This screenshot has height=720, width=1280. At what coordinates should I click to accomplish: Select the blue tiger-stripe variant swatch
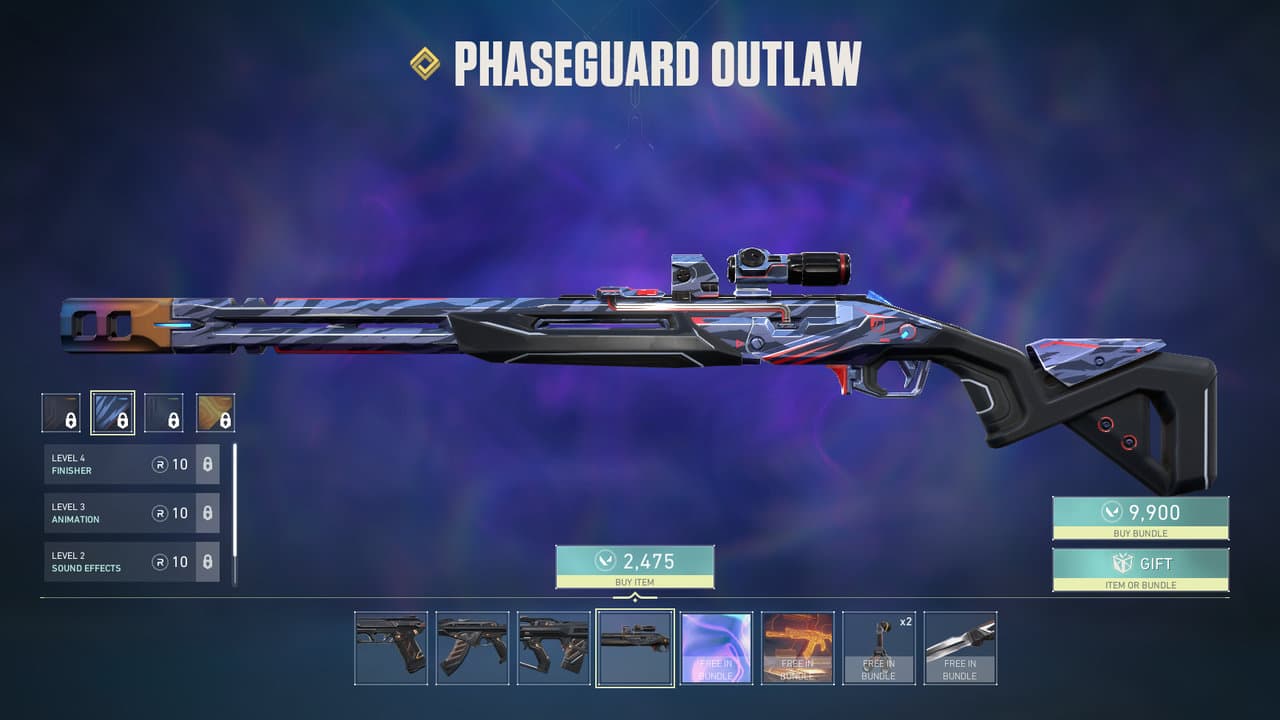113,412
